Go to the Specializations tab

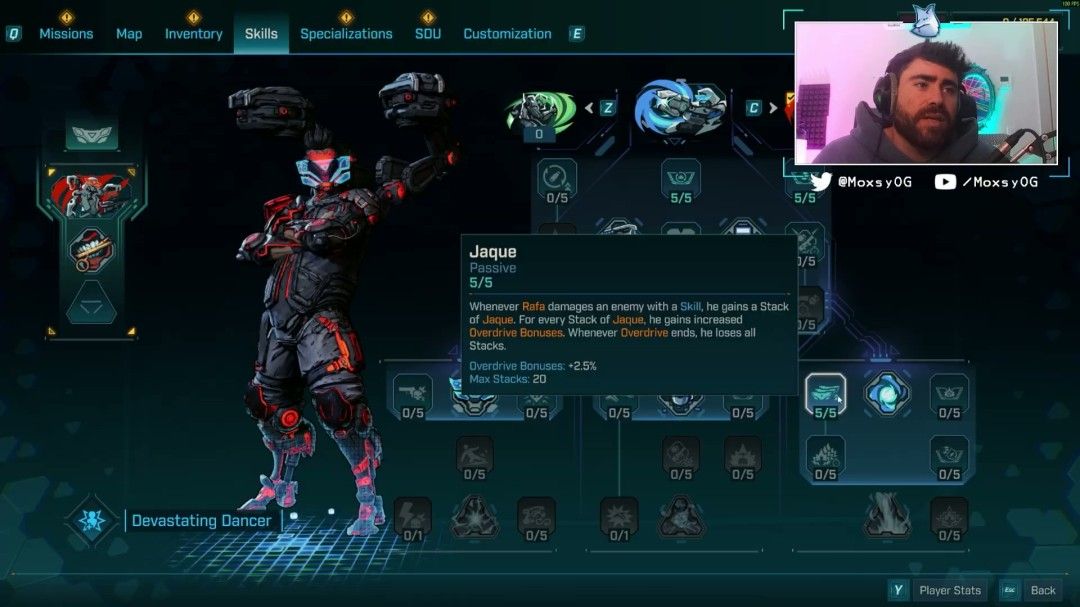346,34
